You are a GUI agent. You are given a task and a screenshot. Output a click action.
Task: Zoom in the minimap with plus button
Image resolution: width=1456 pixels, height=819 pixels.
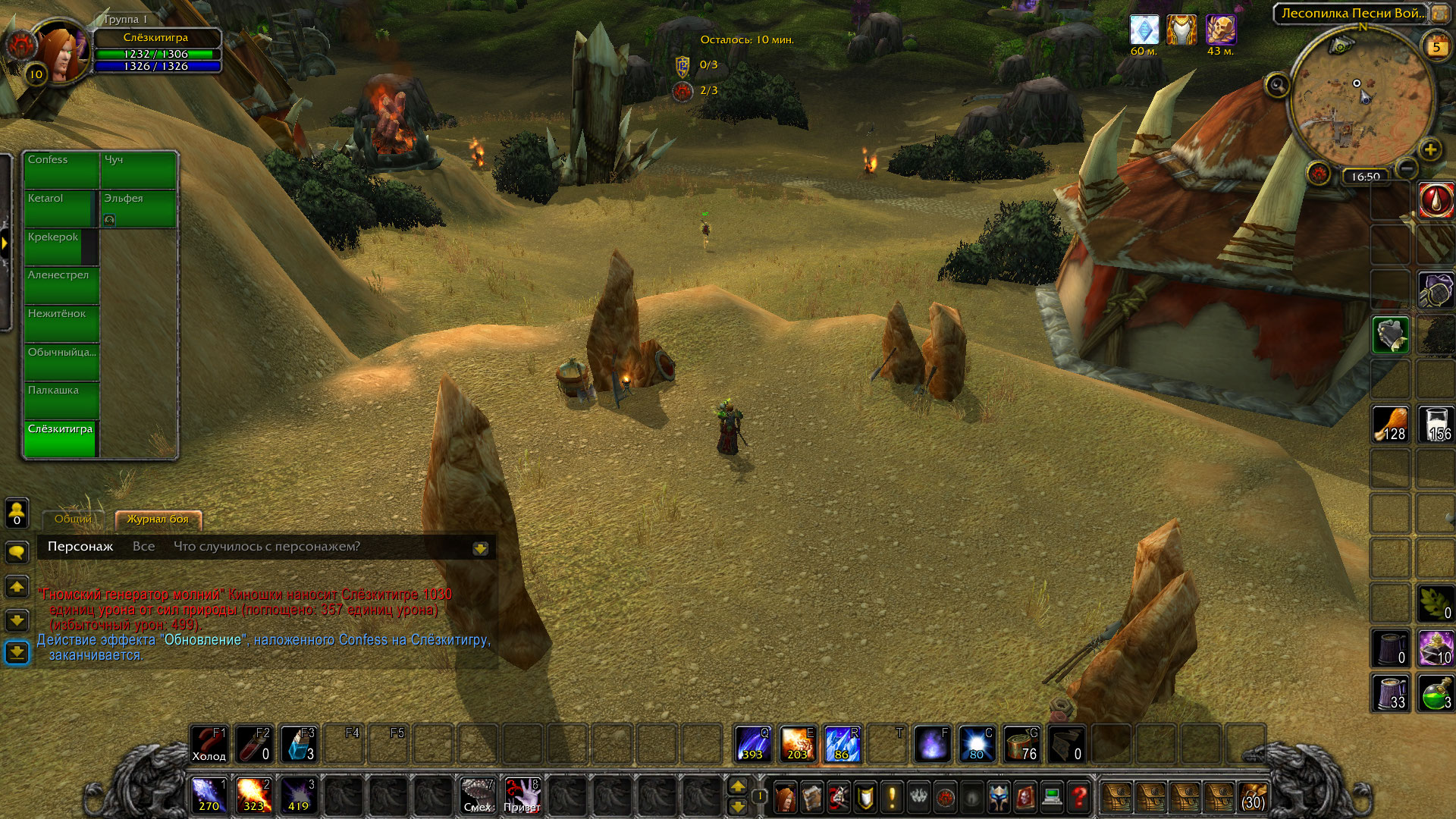click(x=1430, y=149)
